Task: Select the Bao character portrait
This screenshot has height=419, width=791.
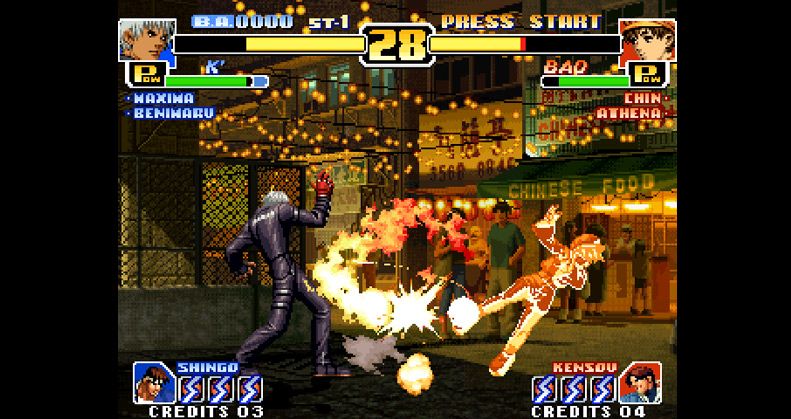Action: [646, 39]
